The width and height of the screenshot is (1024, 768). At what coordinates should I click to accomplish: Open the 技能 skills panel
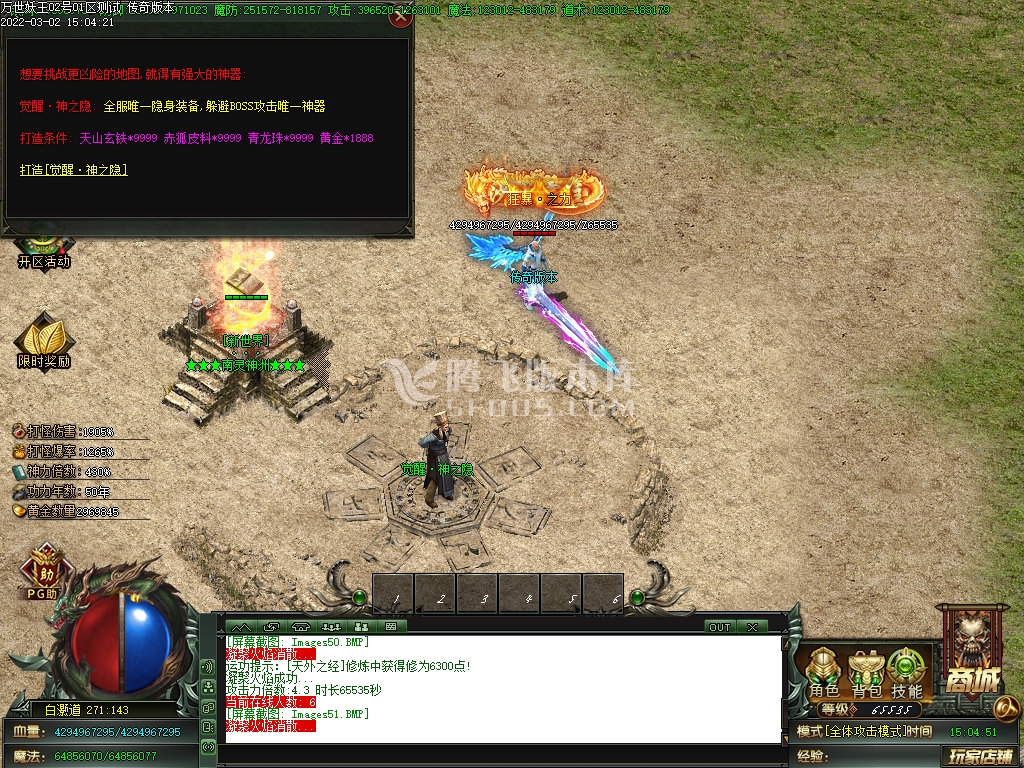[x=907, y=673]
